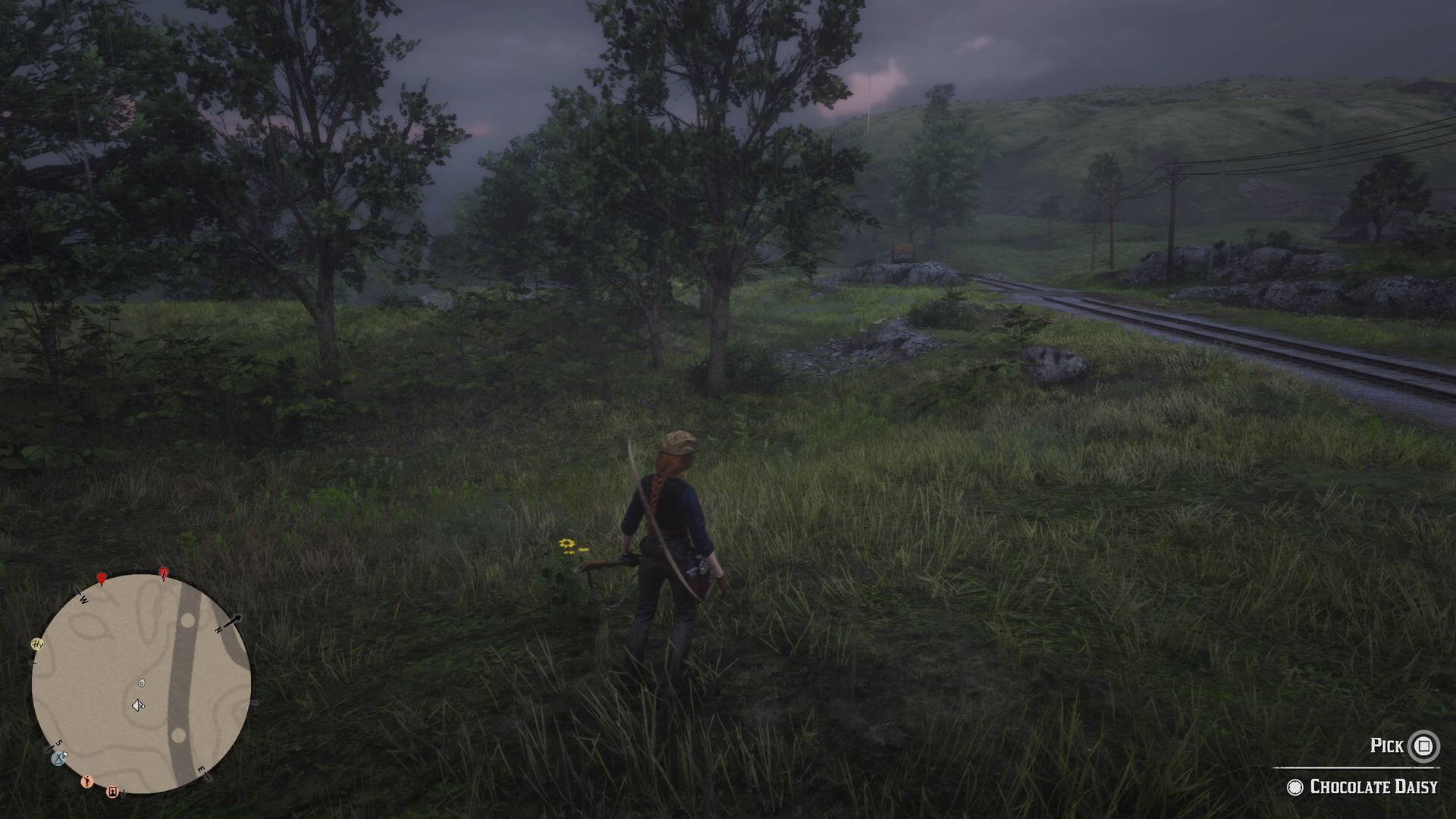
Task: Select the red dot pin on the minimap edge
Action: [102, 579]
